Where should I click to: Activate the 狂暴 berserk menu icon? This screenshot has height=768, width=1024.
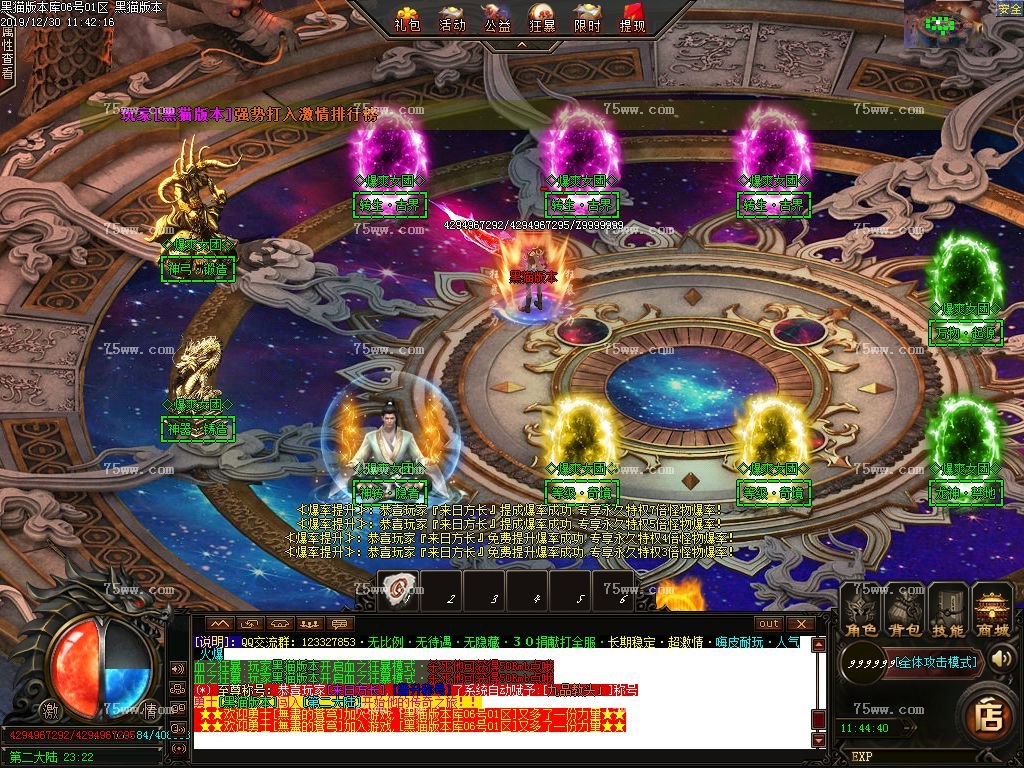point(542,19)
